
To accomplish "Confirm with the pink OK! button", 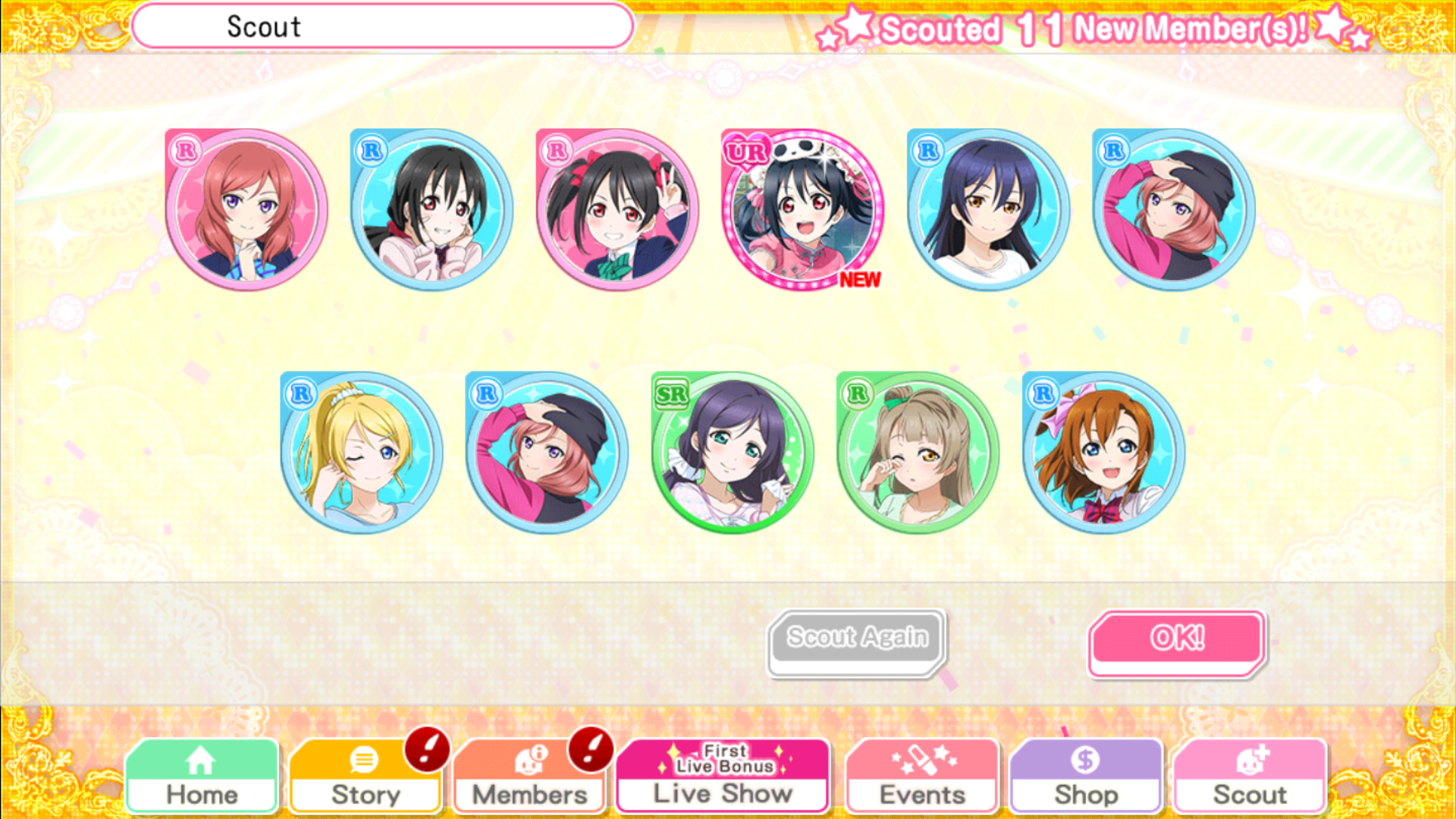I will [x=1177, y=641].
